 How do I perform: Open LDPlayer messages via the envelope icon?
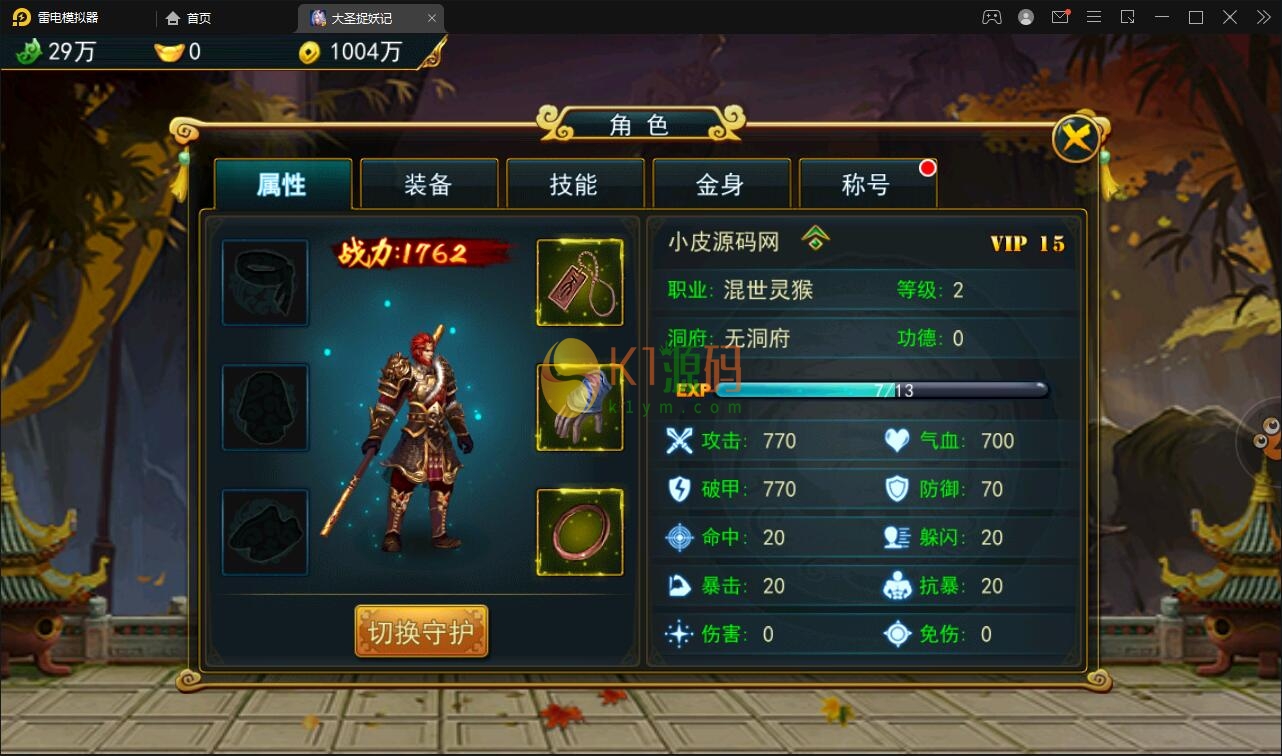pyautogui.click(x=1060, y=16)
